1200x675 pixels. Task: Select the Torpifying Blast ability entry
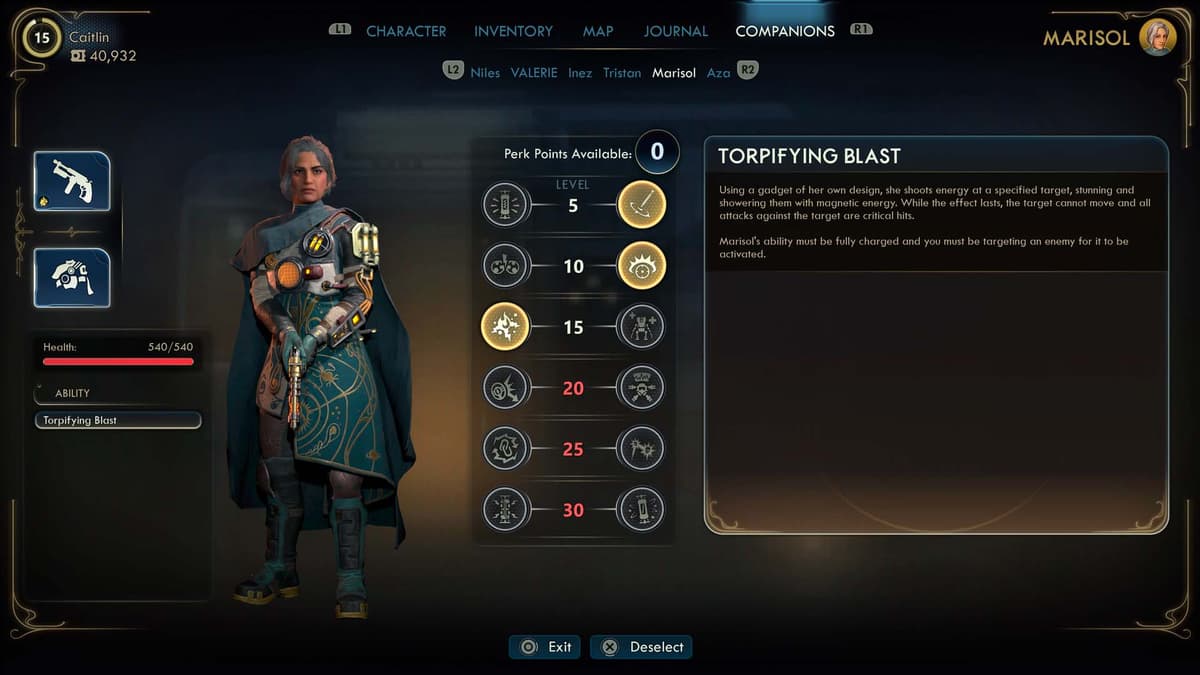pos(118,421)
